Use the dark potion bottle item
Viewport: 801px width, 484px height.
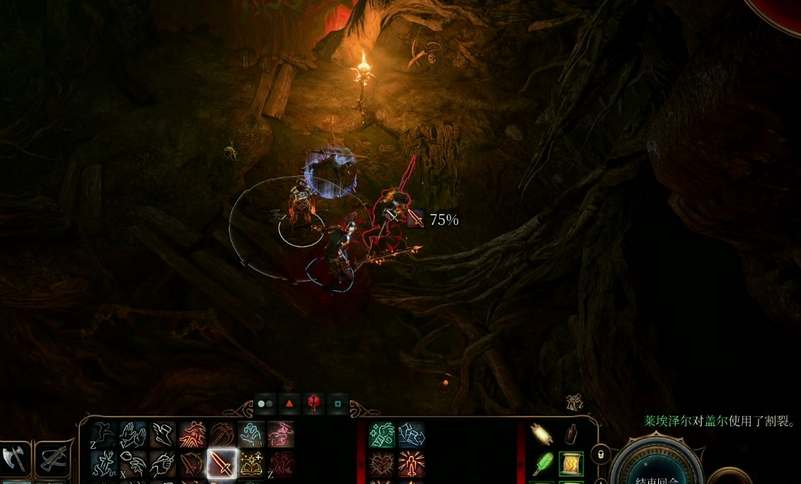[x=573, y=434]
